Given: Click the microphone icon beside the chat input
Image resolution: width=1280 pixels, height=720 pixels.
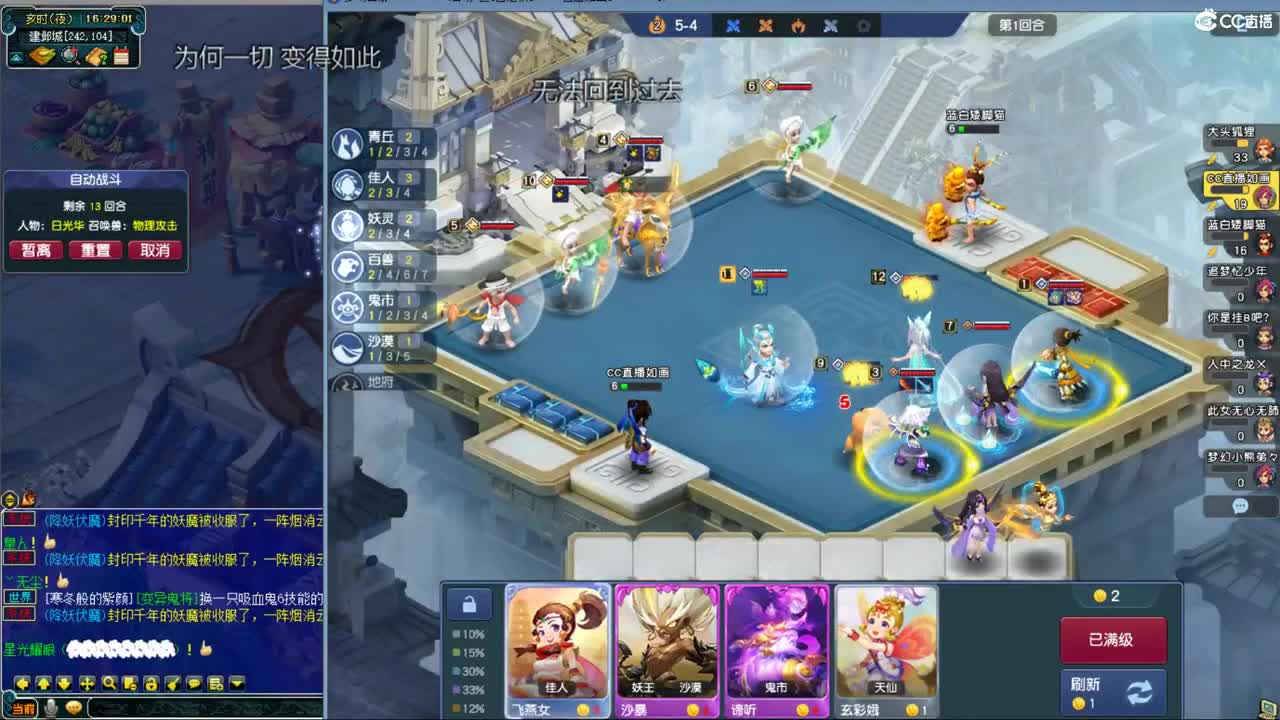Looking at the screenshot, I should (51, 708).
